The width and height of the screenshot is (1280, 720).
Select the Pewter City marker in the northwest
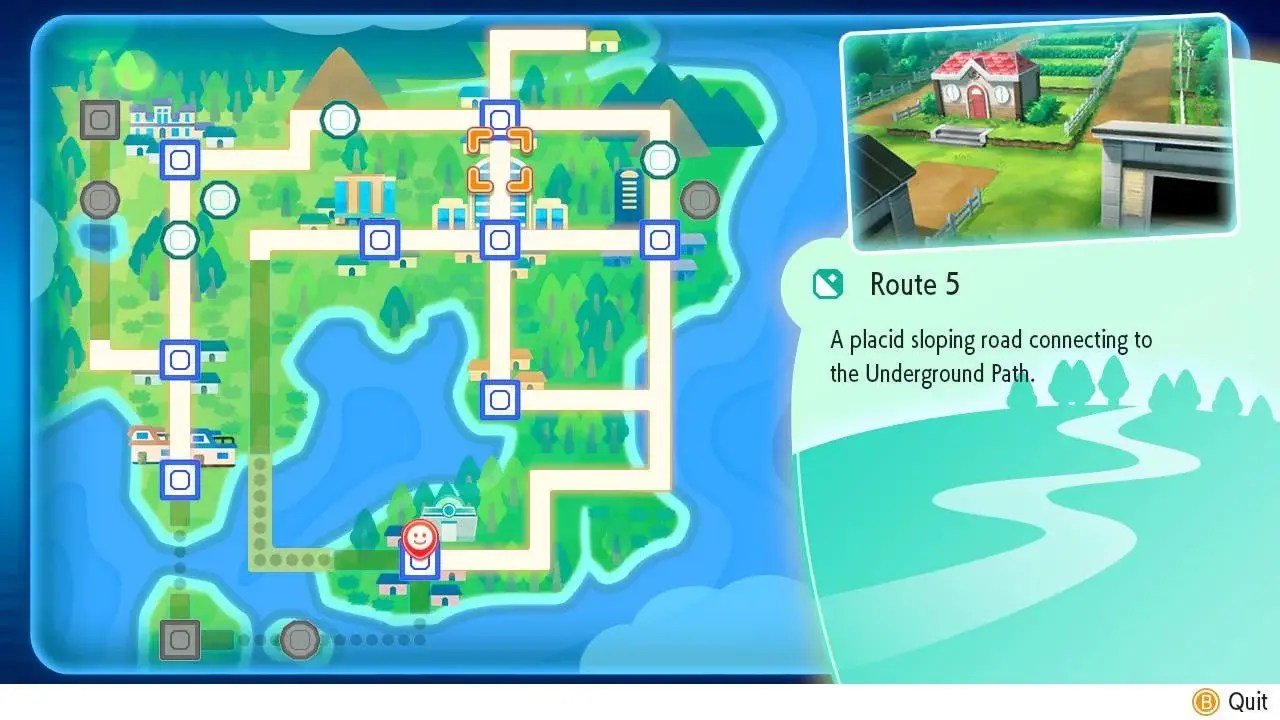click(178, 160)
